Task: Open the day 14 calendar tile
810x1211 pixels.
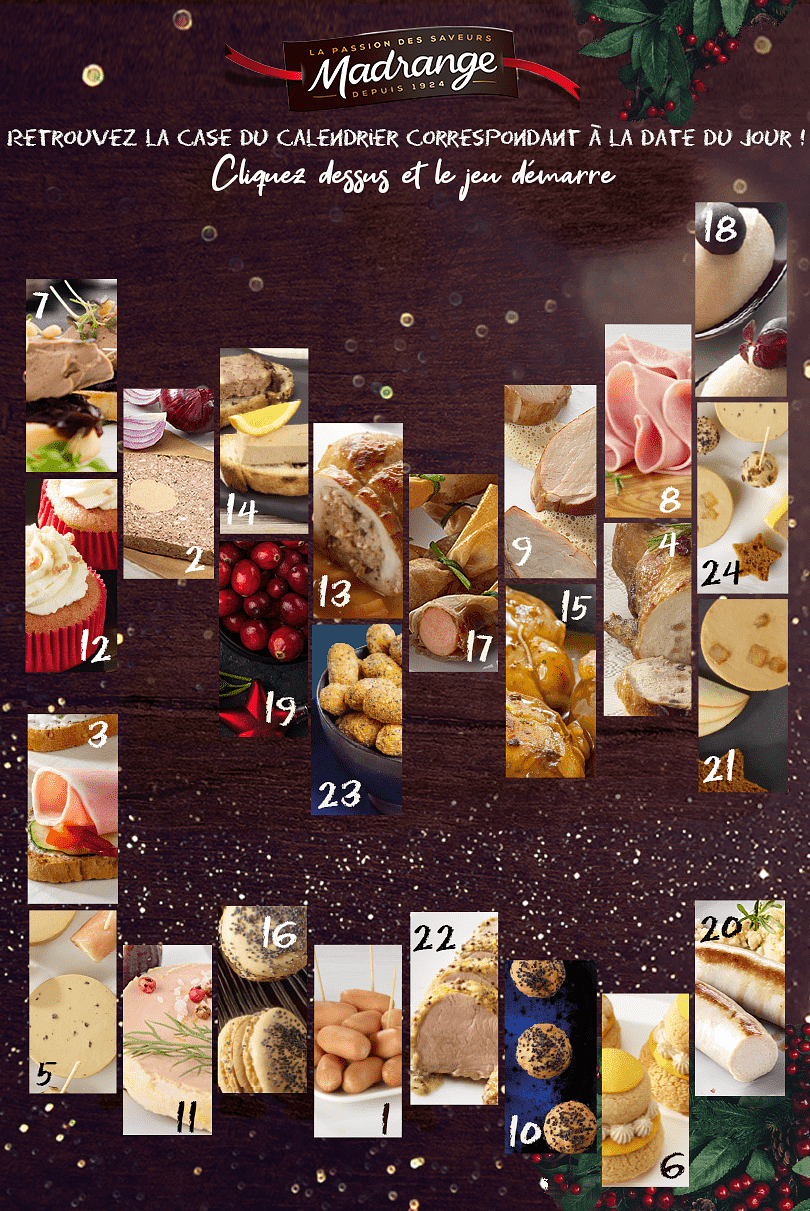Action: click(264, 440)
